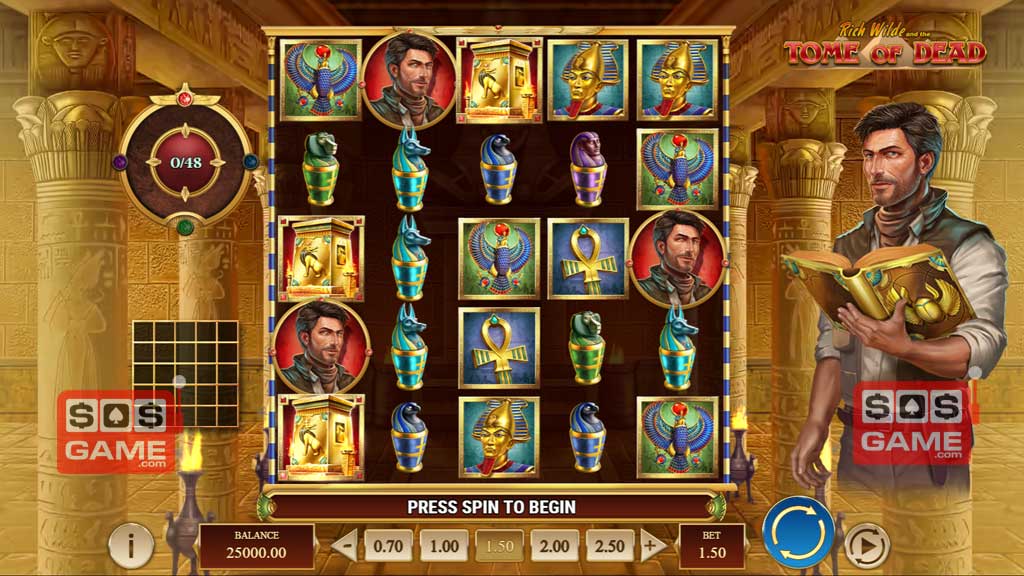Open the paytable info button
This screenshot has height=576, width=1024.
pyautogui.click(x=131, y=545)
